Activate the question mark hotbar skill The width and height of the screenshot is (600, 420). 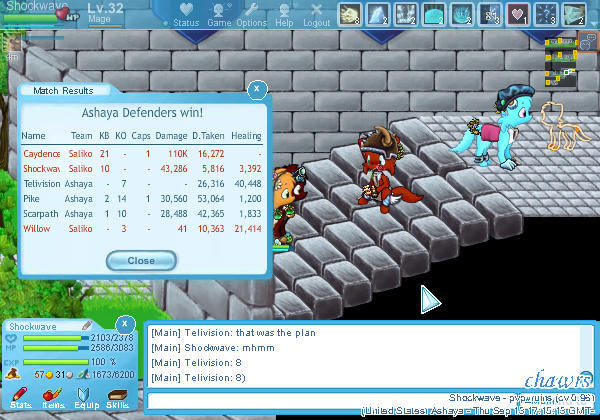pyautogui.click(x=545, y=14)
